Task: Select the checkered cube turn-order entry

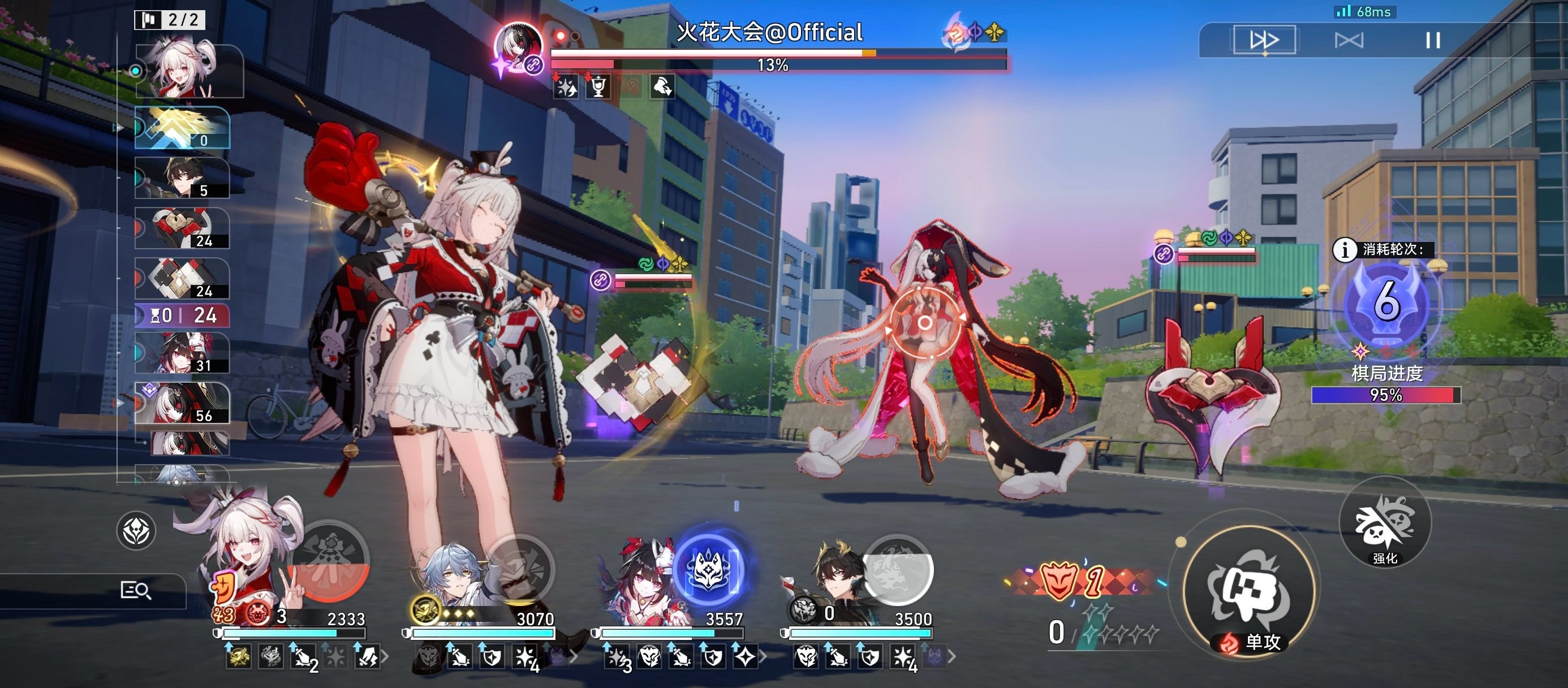Action: [x=182, y=279]
